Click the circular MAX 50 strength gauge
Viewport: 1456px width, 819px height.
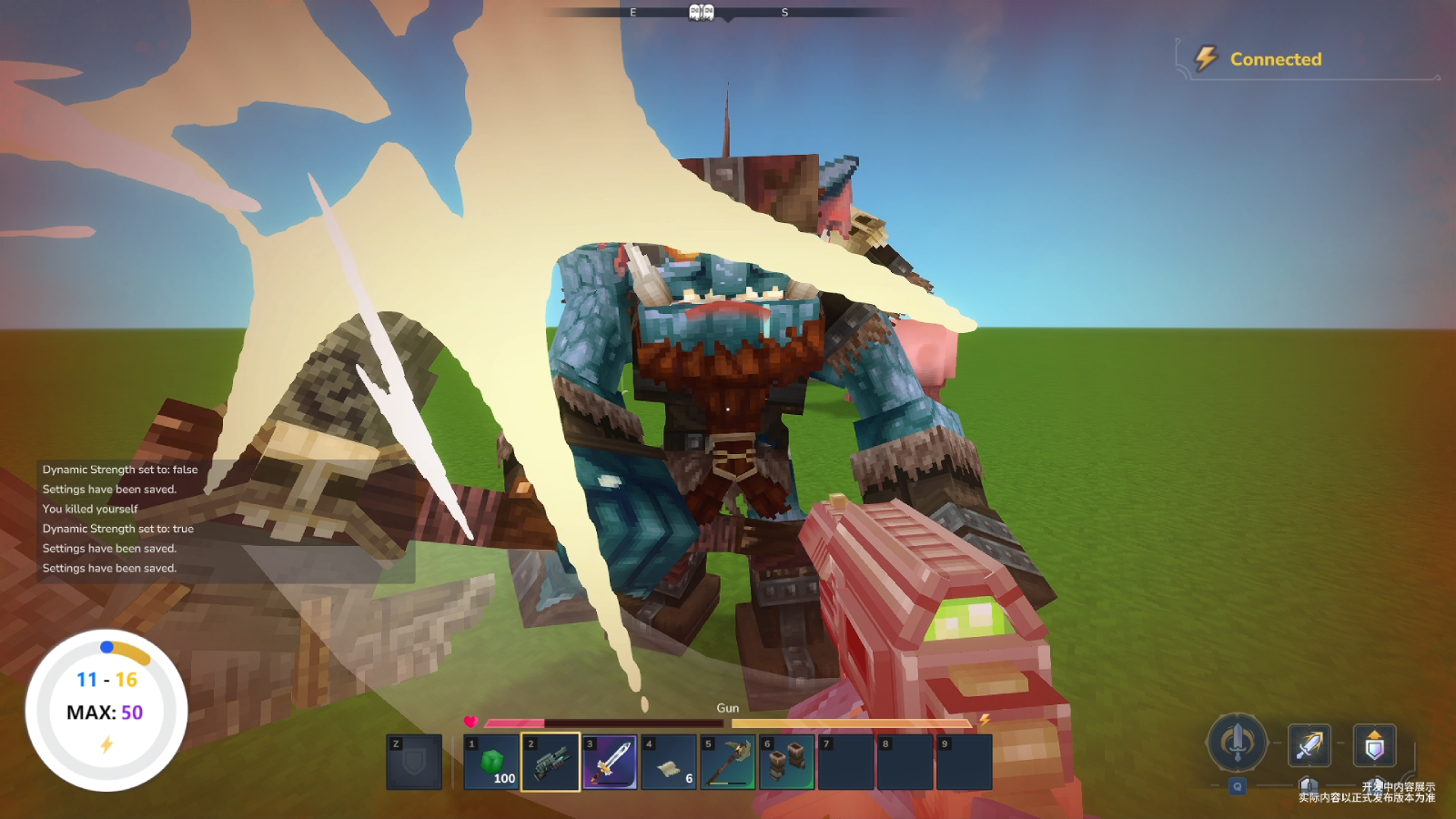click(x=106, y=710)
